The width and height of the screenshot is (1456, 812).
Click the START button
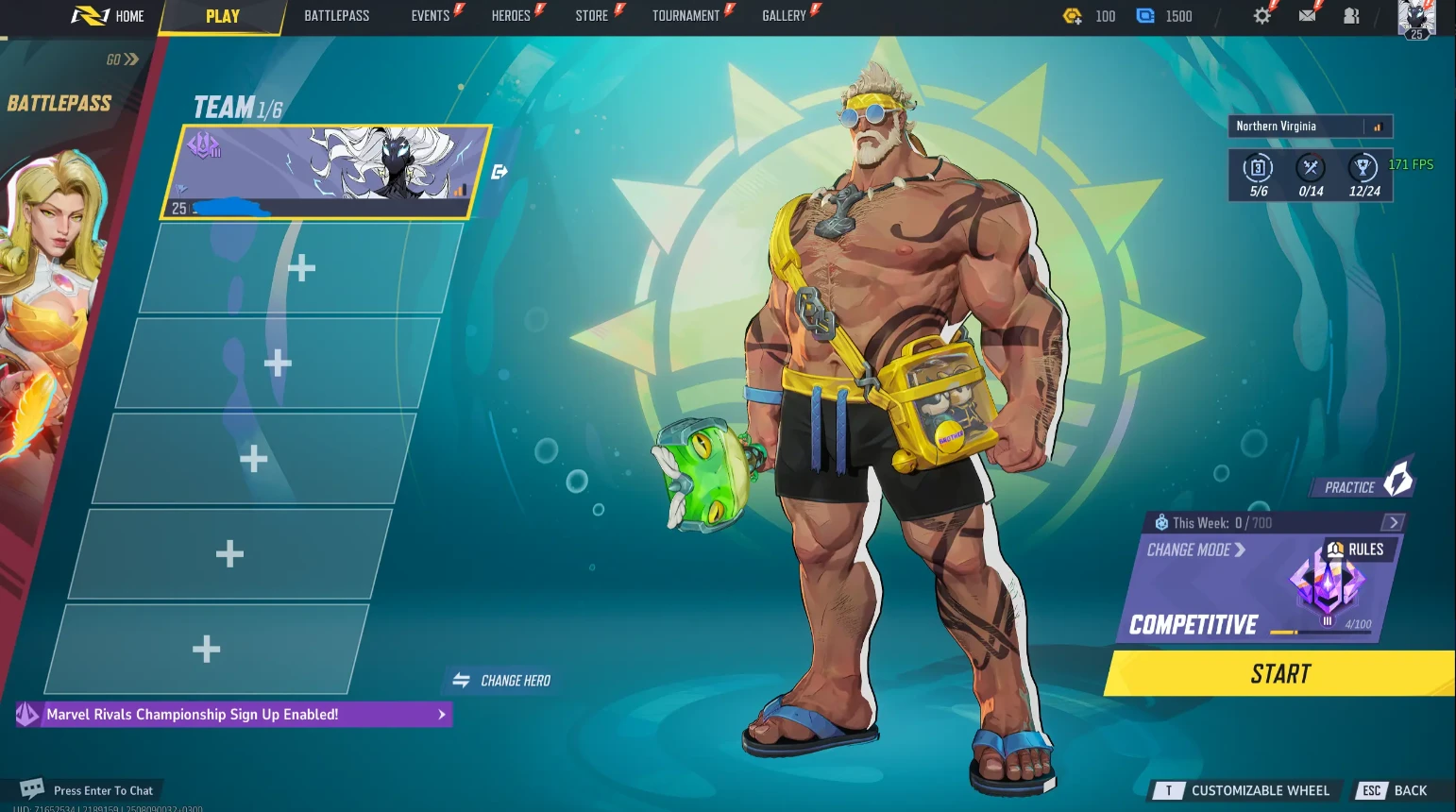click(x=1279, y=673)
